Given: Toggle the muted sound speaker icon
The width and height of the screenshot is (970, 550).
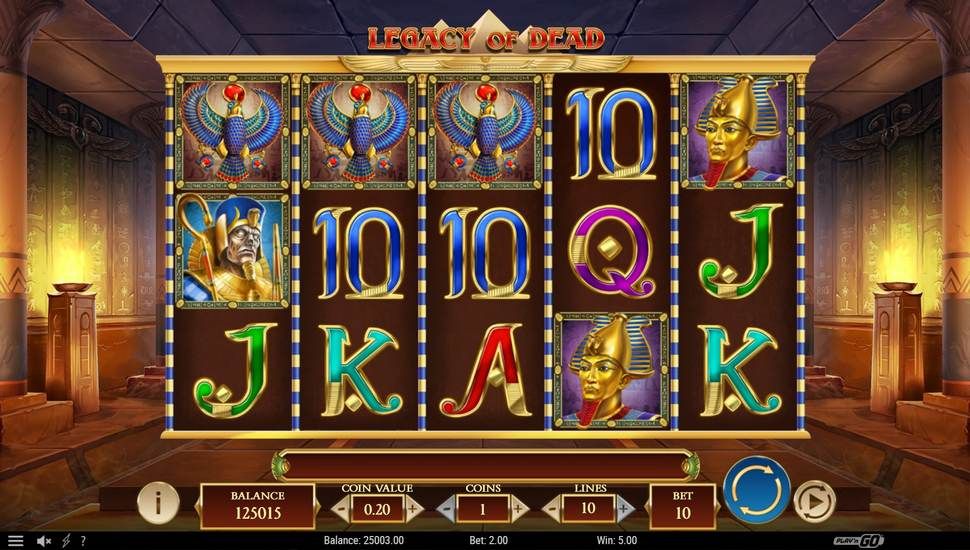Looking at the screenshot, I should (44, 541).
